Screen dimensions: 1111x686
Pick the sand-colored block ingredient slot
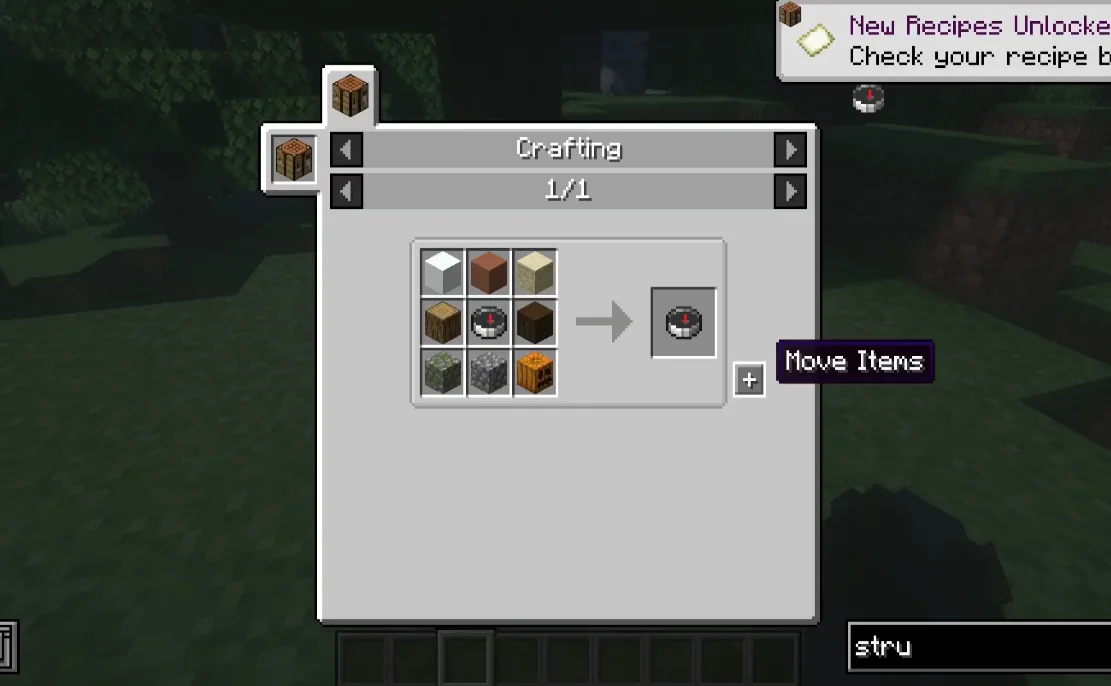tap(535, 273)
